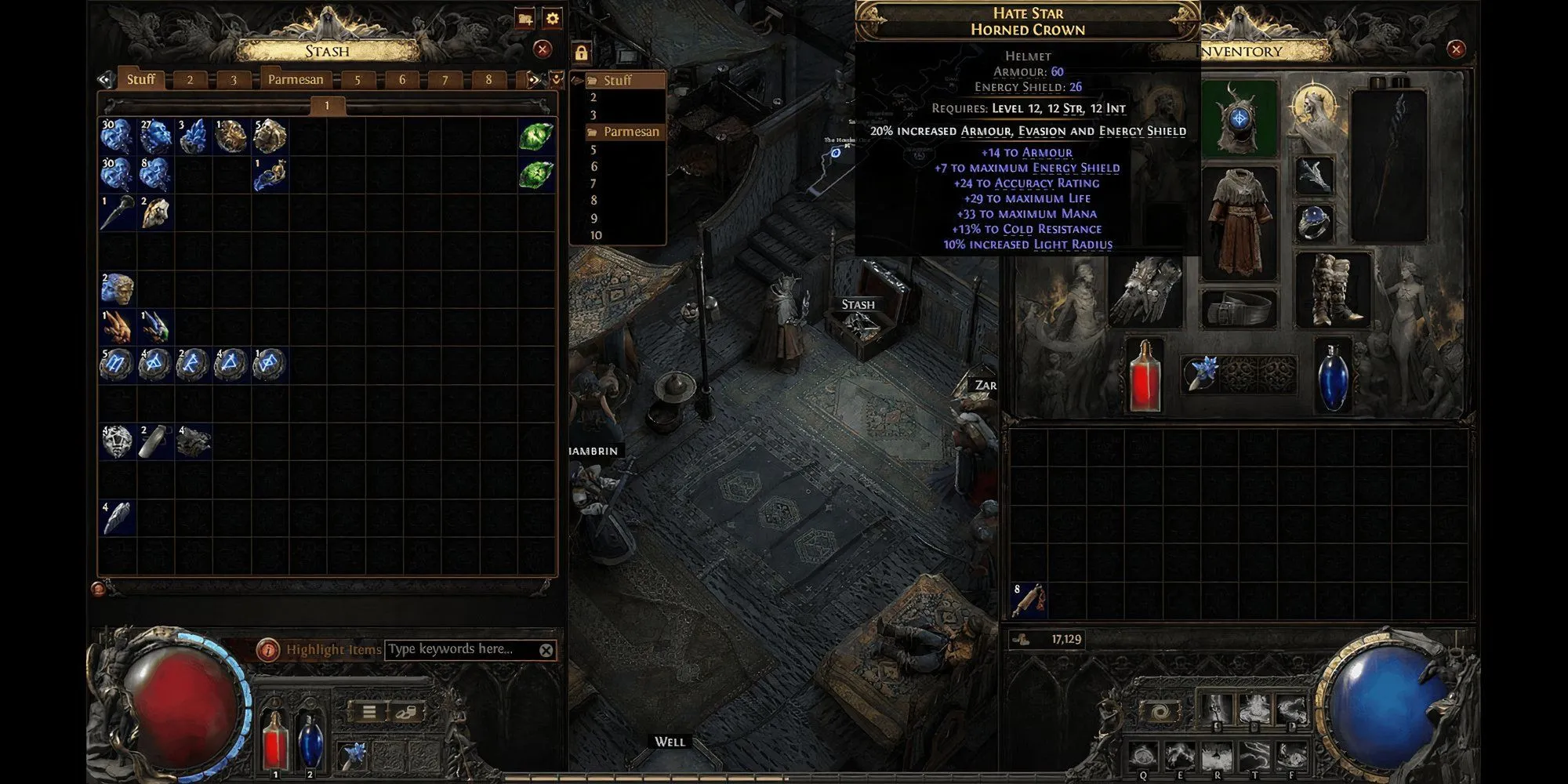1568x784 pixels.
Task: Pick the equipped boots slot
Action: tap(1333, 289)
